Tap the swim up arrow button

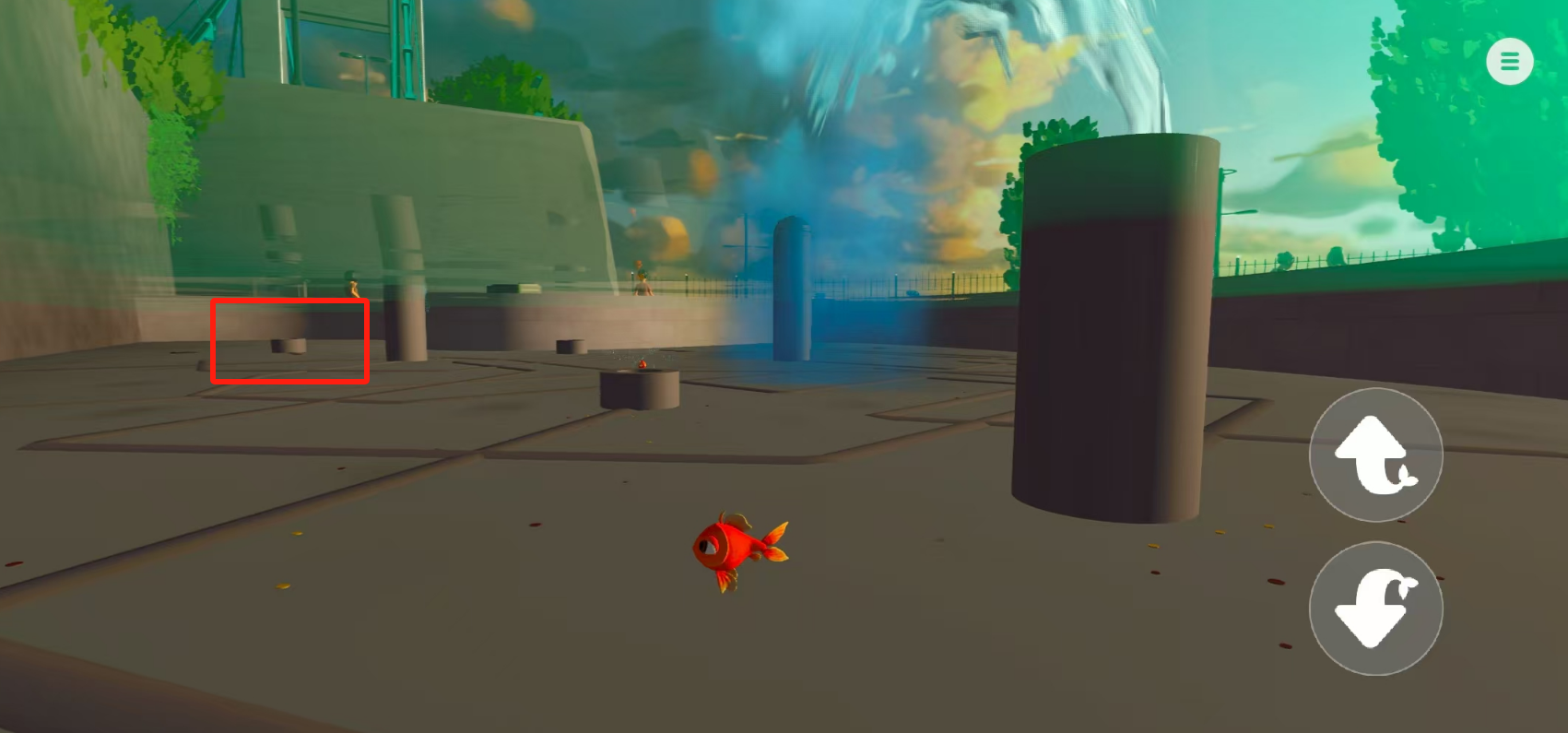[1375, 455]
